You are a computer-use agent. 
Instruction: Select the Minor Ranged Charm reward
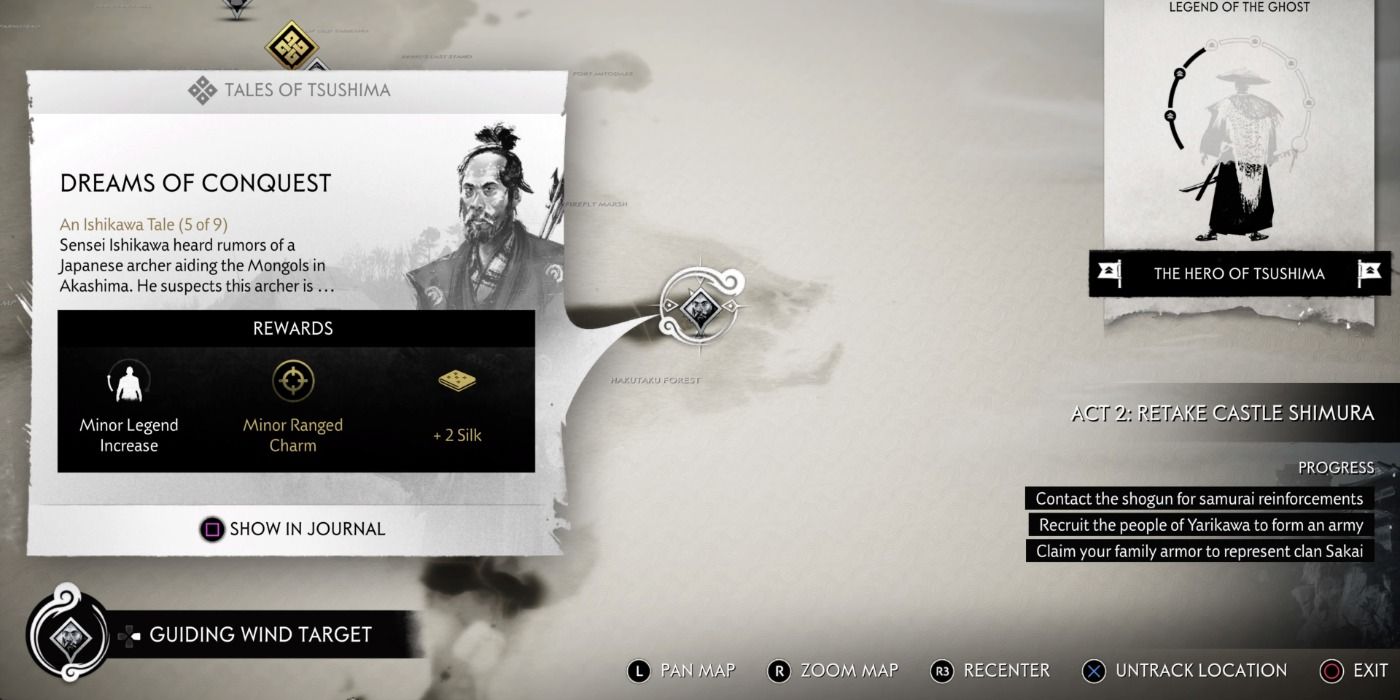(293, 408)
